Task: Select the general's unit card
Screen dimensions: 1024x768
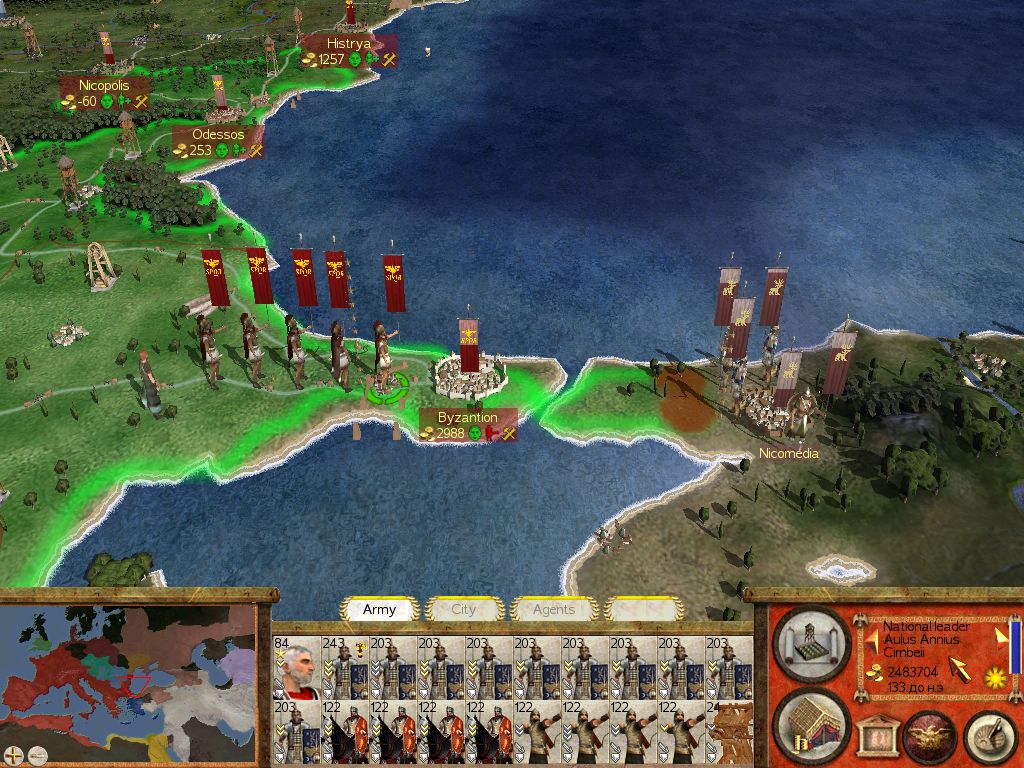Action: pos(296,666)
